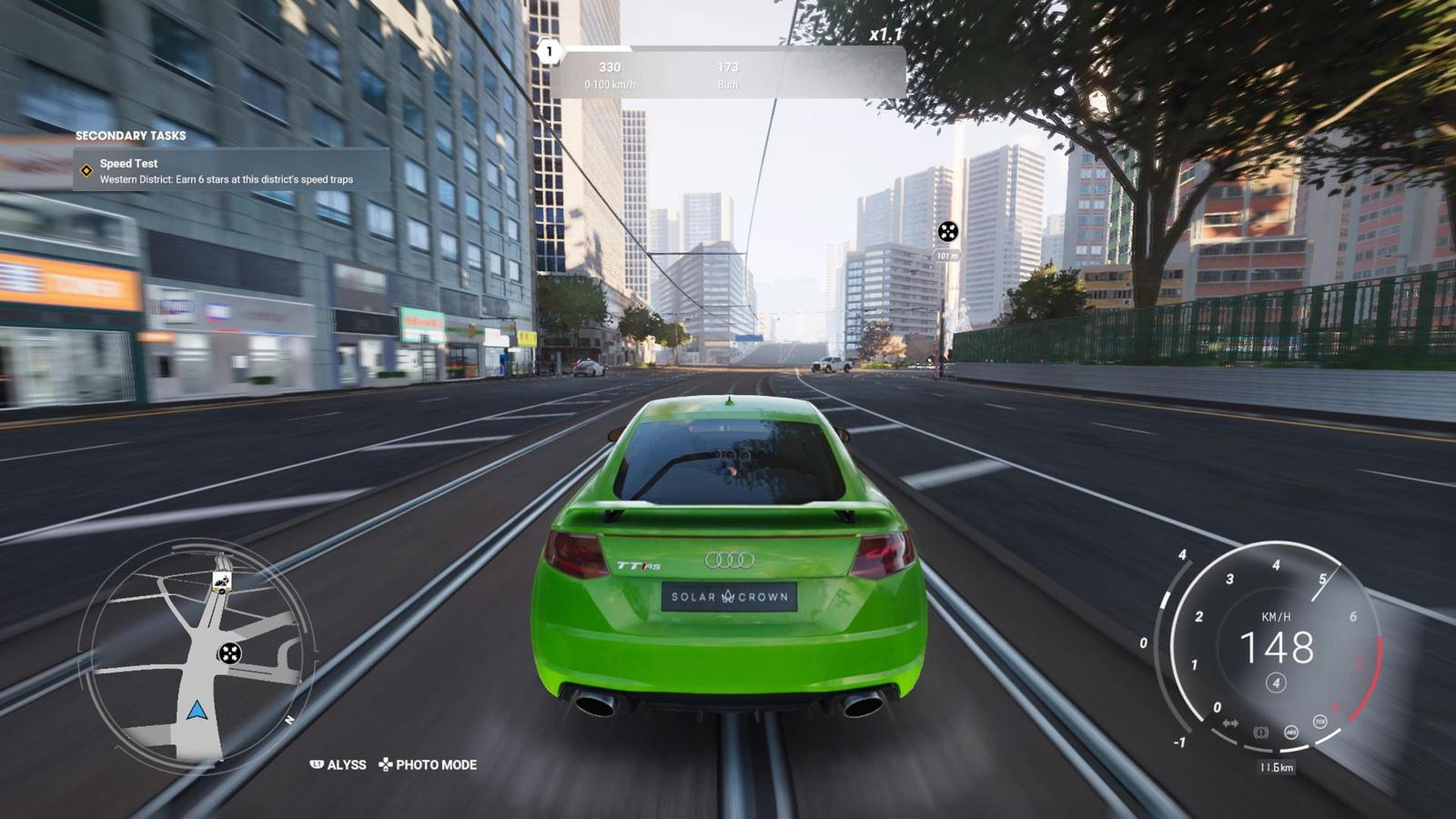Click the Photo Mode camera icon
The width and height of the screenshot is (1456, 819).
386,764
